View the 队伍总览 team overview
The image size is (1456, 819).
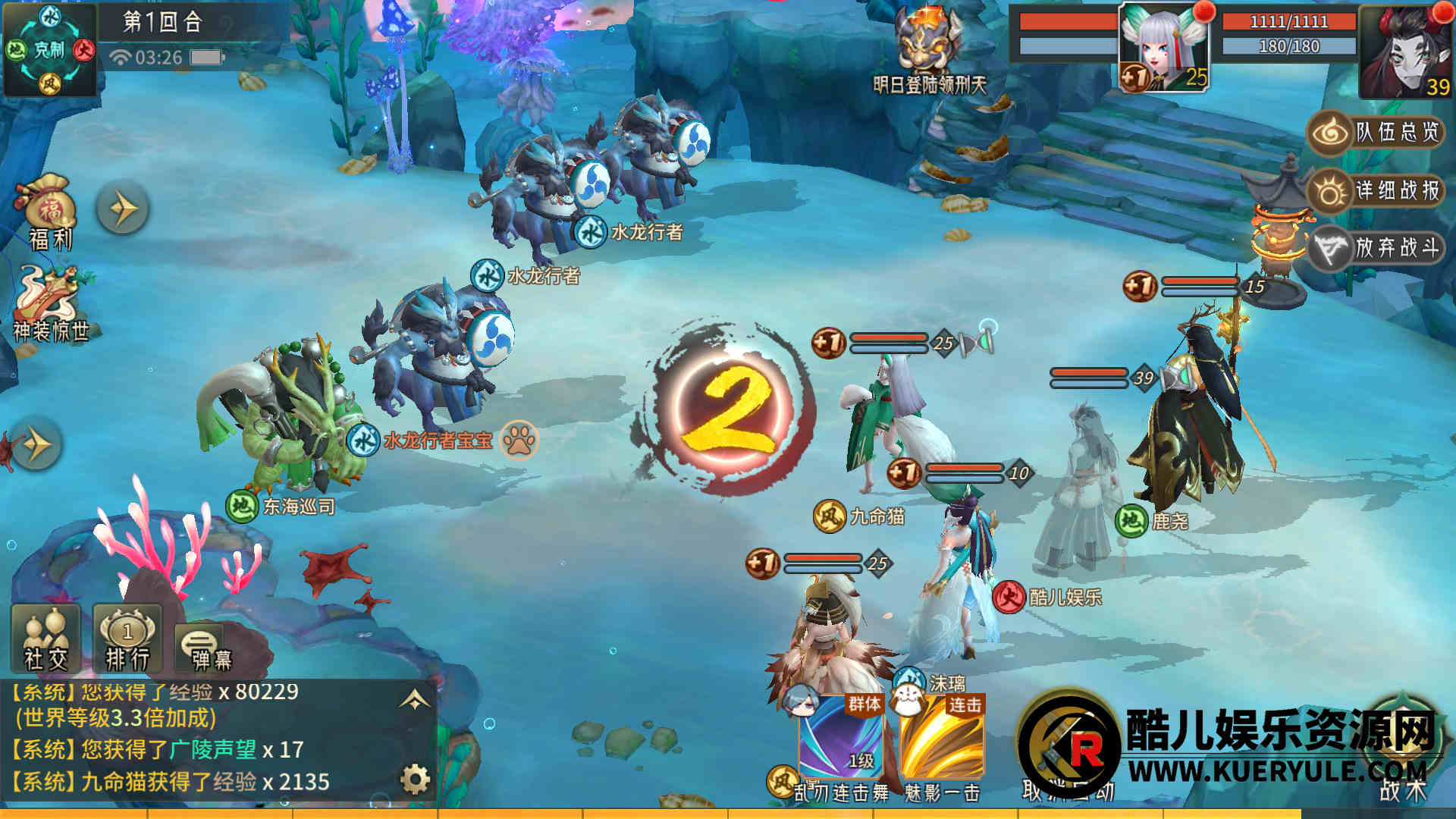coord(1376,133)
